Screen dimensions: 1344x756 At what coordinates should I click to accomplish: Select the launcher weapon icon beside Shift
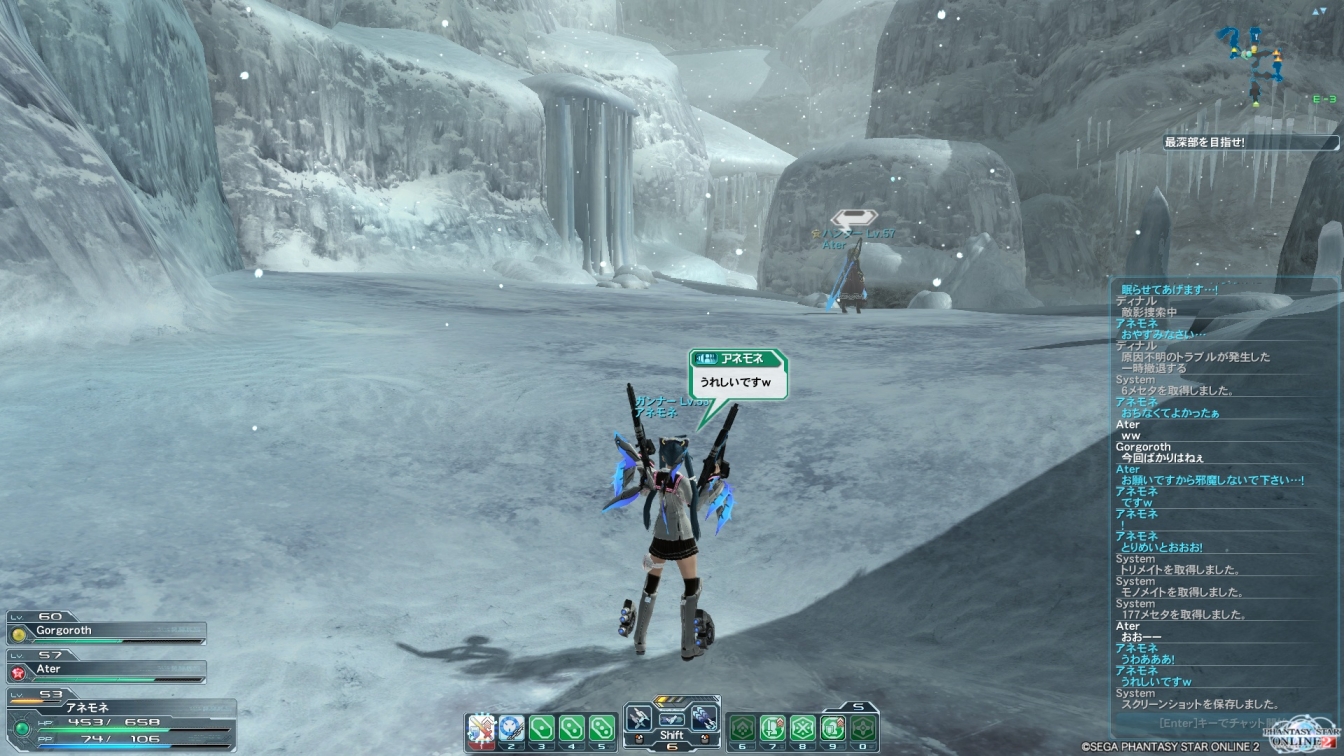[704, 718]
